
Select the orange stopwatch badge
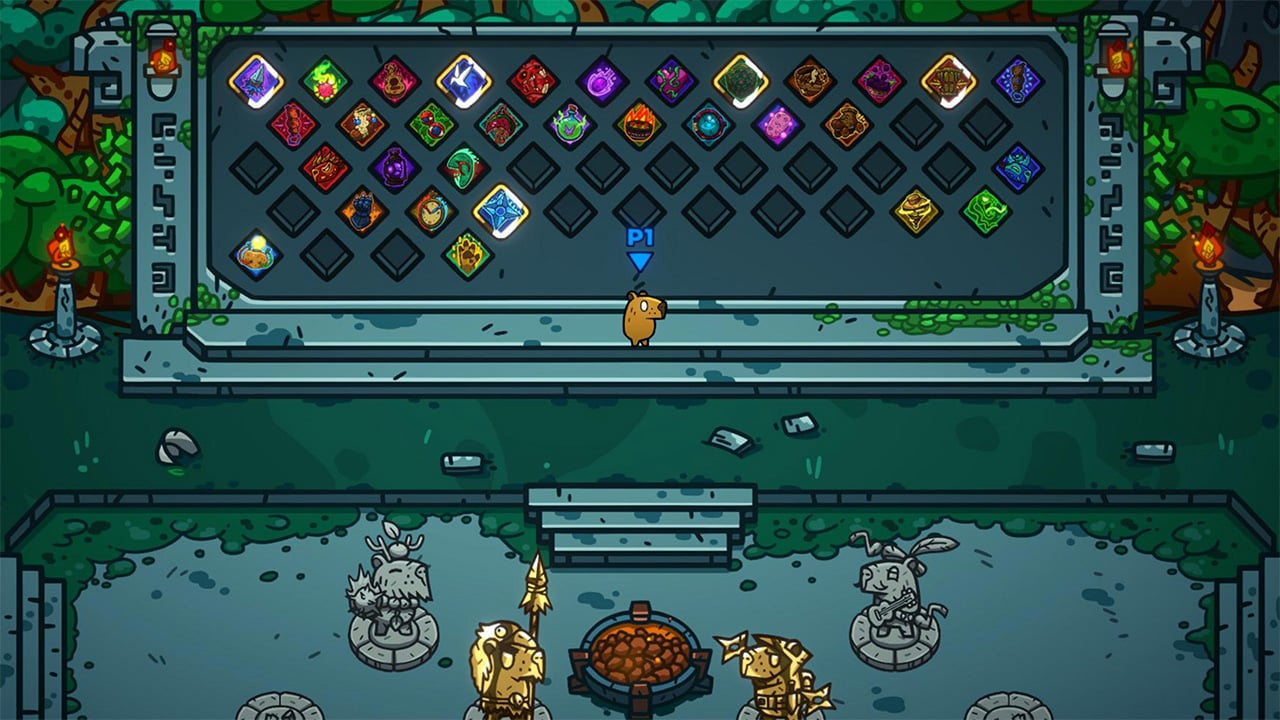[431, 210]
